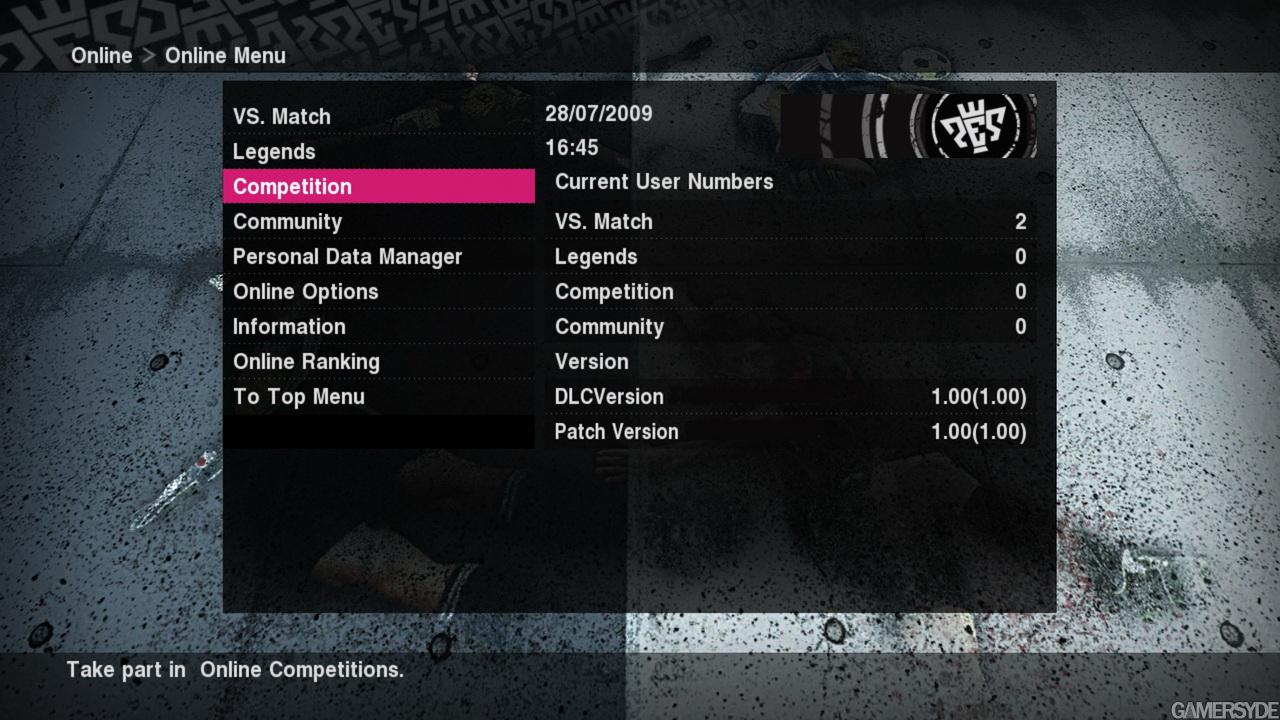Viewport: 1280px width, 720px height.
Task: Open Online Options
Action: pos(305,291)
